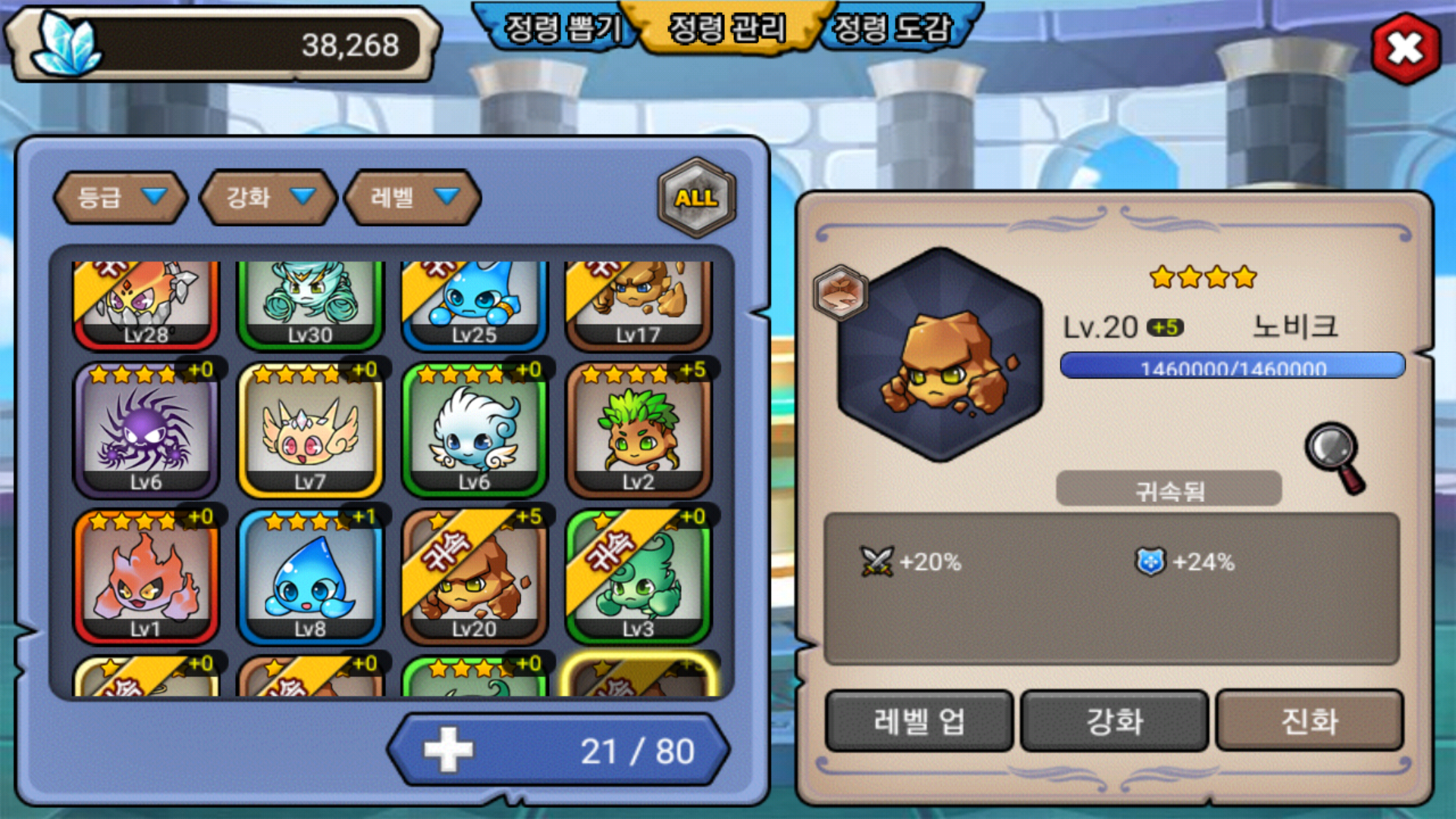Open the 정령 도감 tab
Screen dimensions: 1456x819
click(892, 29)
